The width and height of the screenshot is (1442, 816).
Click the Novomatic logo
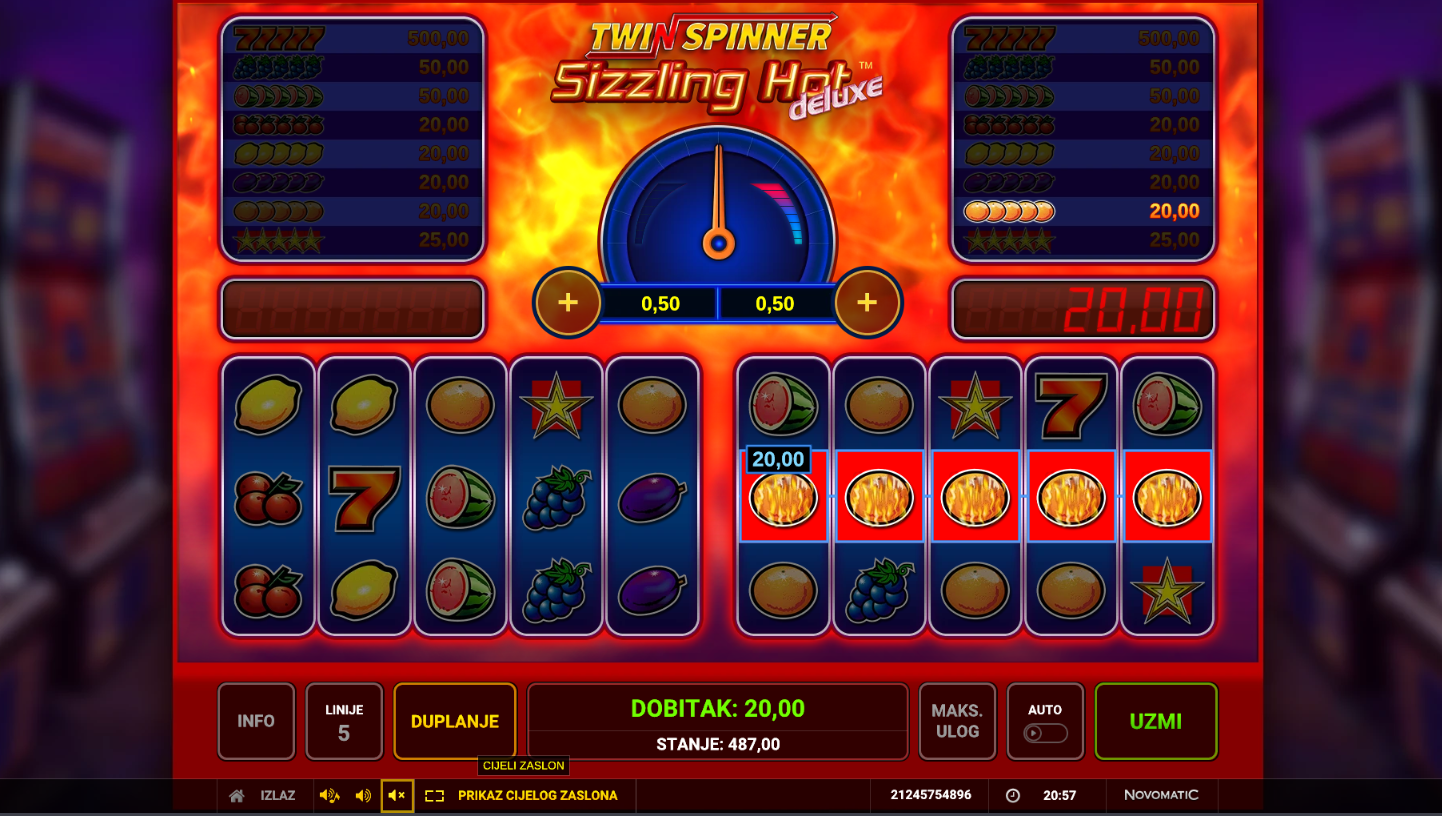(1161, 795)
